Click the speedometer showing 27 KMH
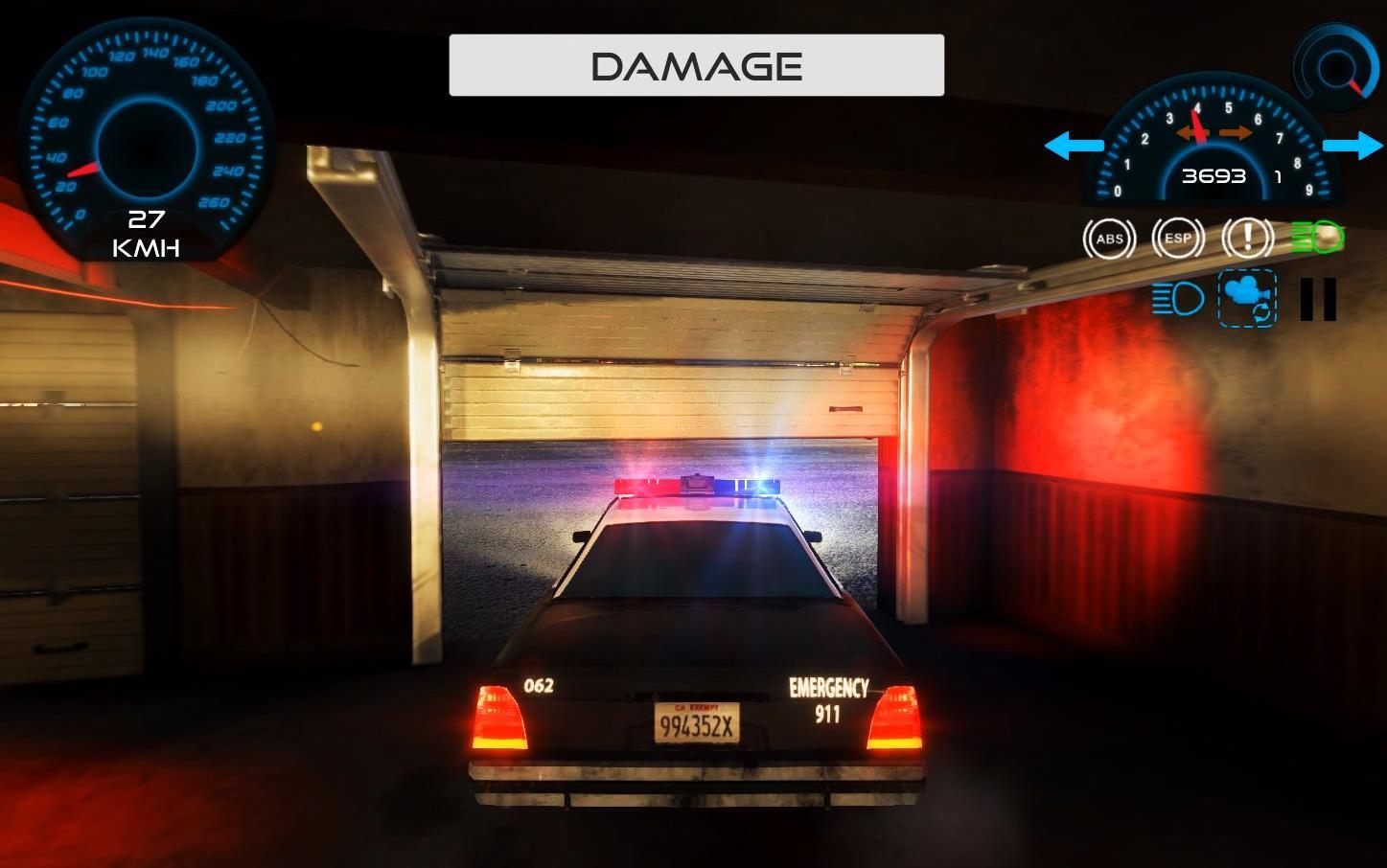The width and height of the screenshot is (1387, 868). tap(146, 144)
